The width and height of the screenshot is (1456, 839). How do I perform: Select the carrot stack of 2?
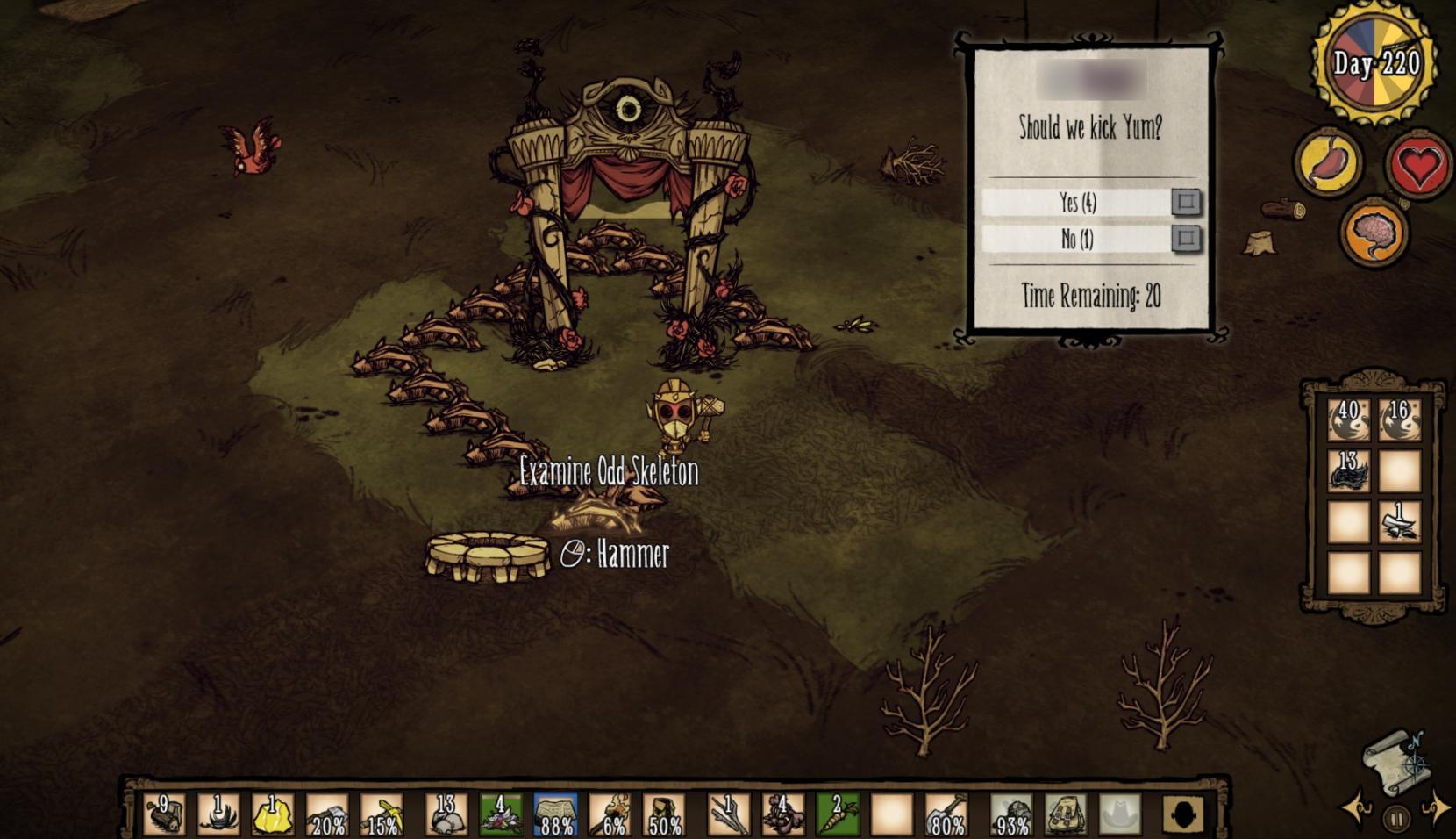pos(837,815)
